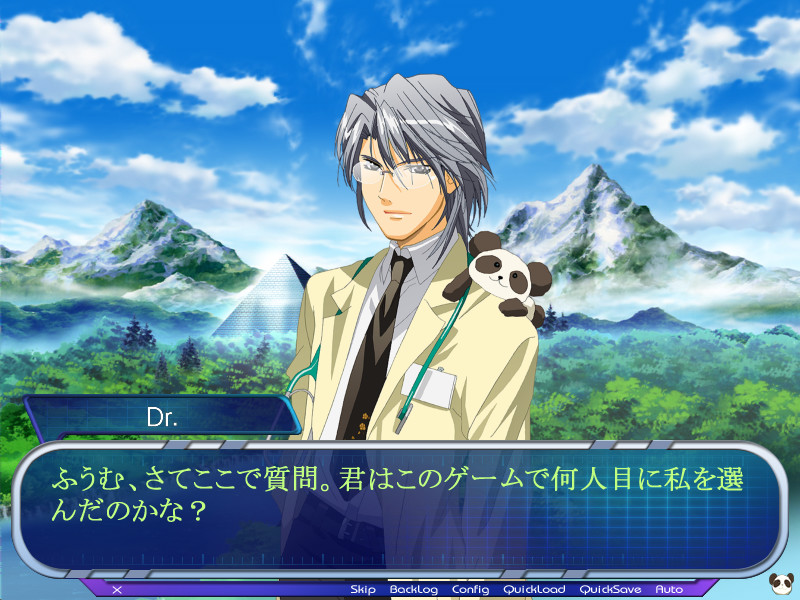Image resolution: width=800 pixels, height=600 pixels.
Task: Activate the Skip text button
Action: (x=363, y=590)
